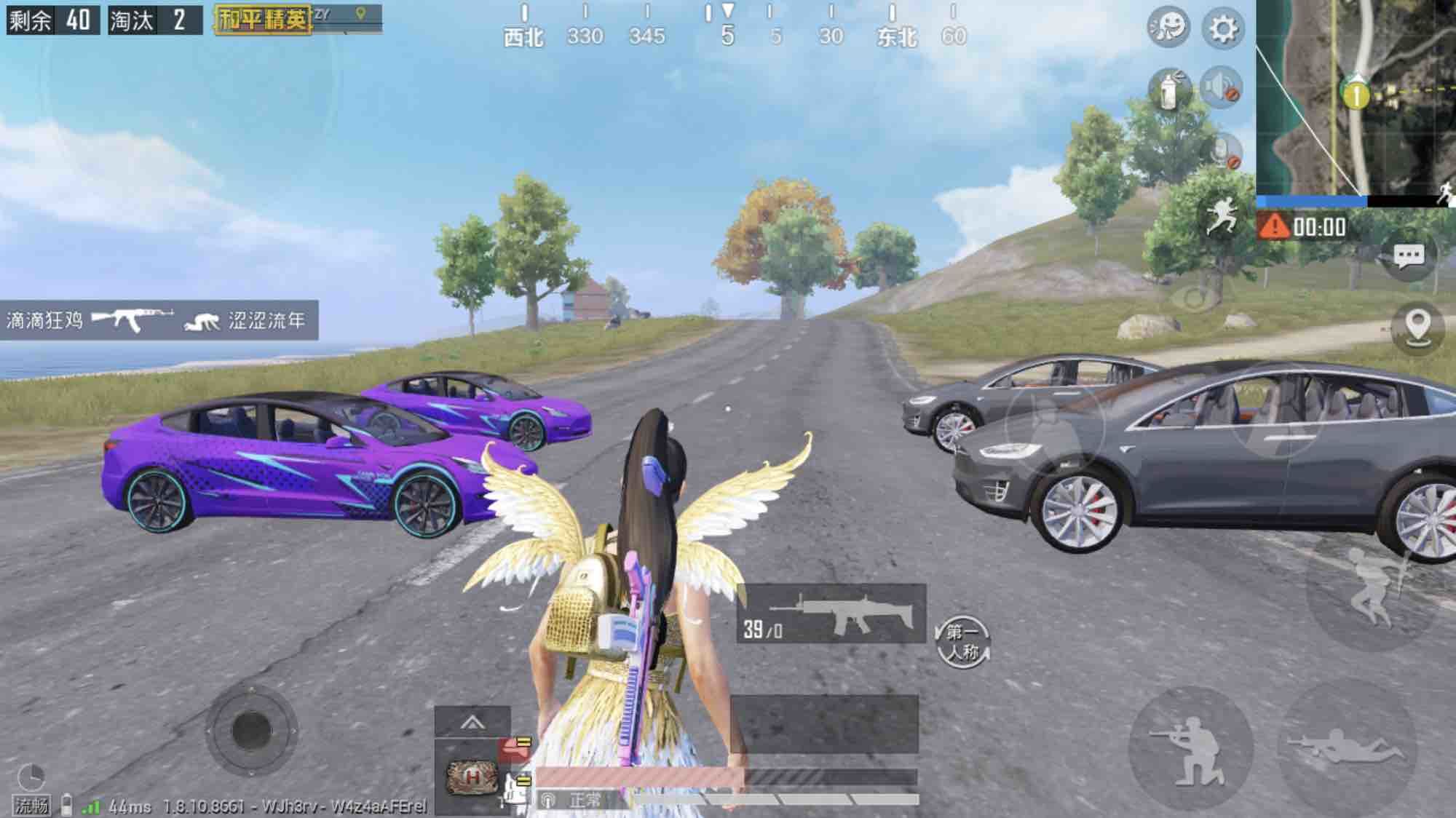1456x818 pixels.
Task: Toggle the muted microphone icon
Action: pos(1223,151)
